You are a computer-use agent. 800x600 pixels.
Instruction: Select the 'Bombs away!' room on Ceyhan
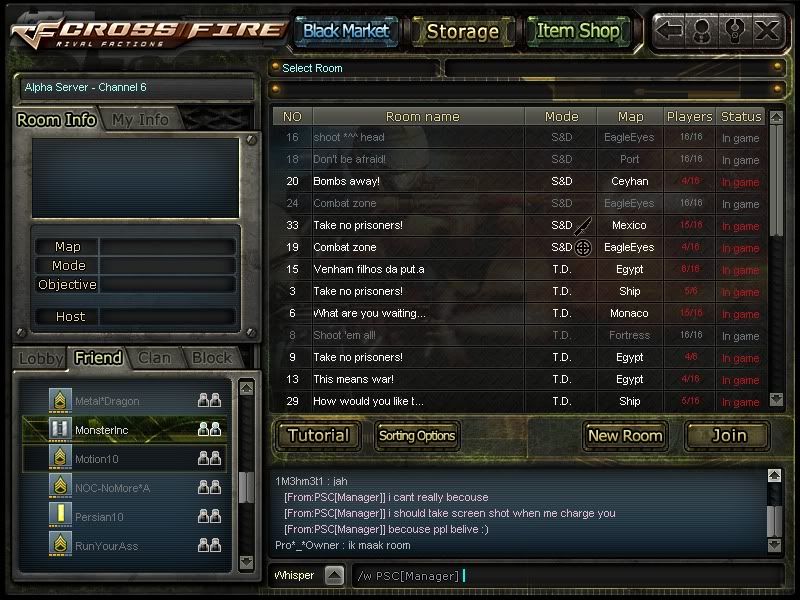pyautogui.click(x=420, y=182)
